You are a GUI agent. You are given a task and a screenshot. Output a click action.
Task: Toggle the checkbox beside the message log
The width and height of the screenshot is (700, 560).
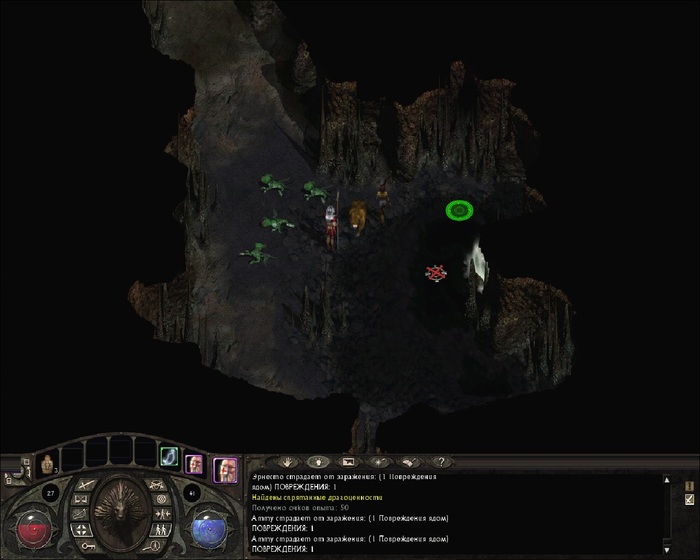pos(689,499)
